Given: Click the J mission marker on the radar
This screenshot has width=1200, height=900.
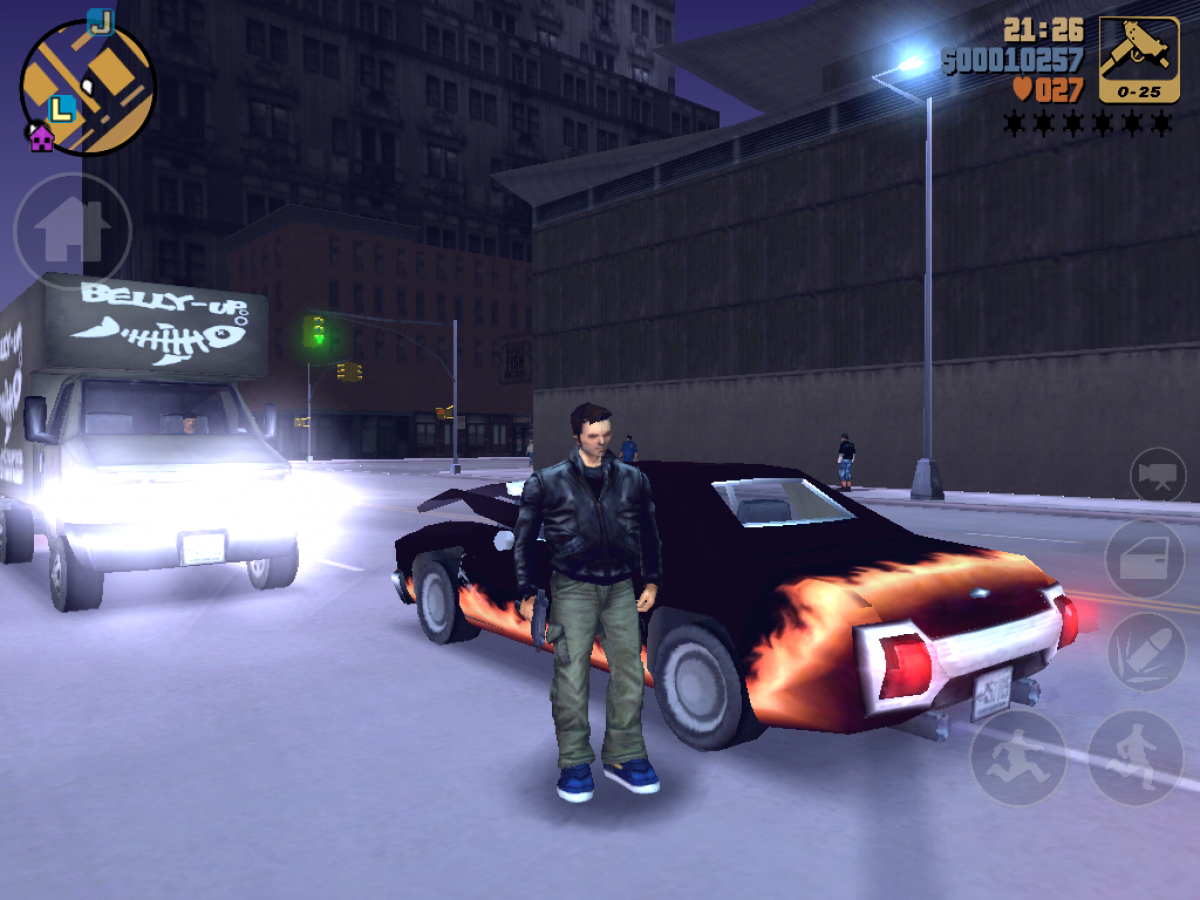Looking at the screenshot, I should click(100, 20).
